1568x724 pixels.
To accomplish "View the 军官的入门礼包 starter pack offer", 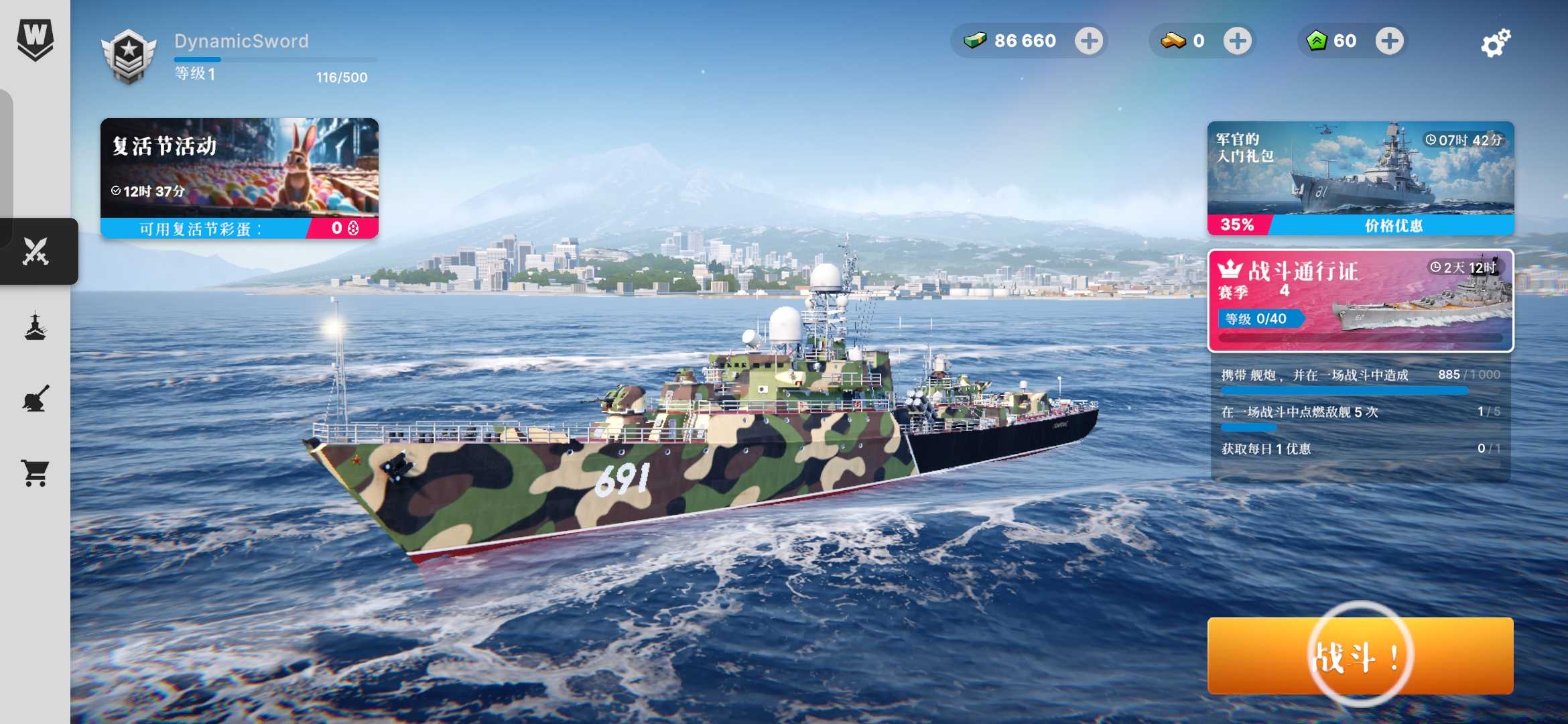I will pyautogui.click(x=1360, y=178).
